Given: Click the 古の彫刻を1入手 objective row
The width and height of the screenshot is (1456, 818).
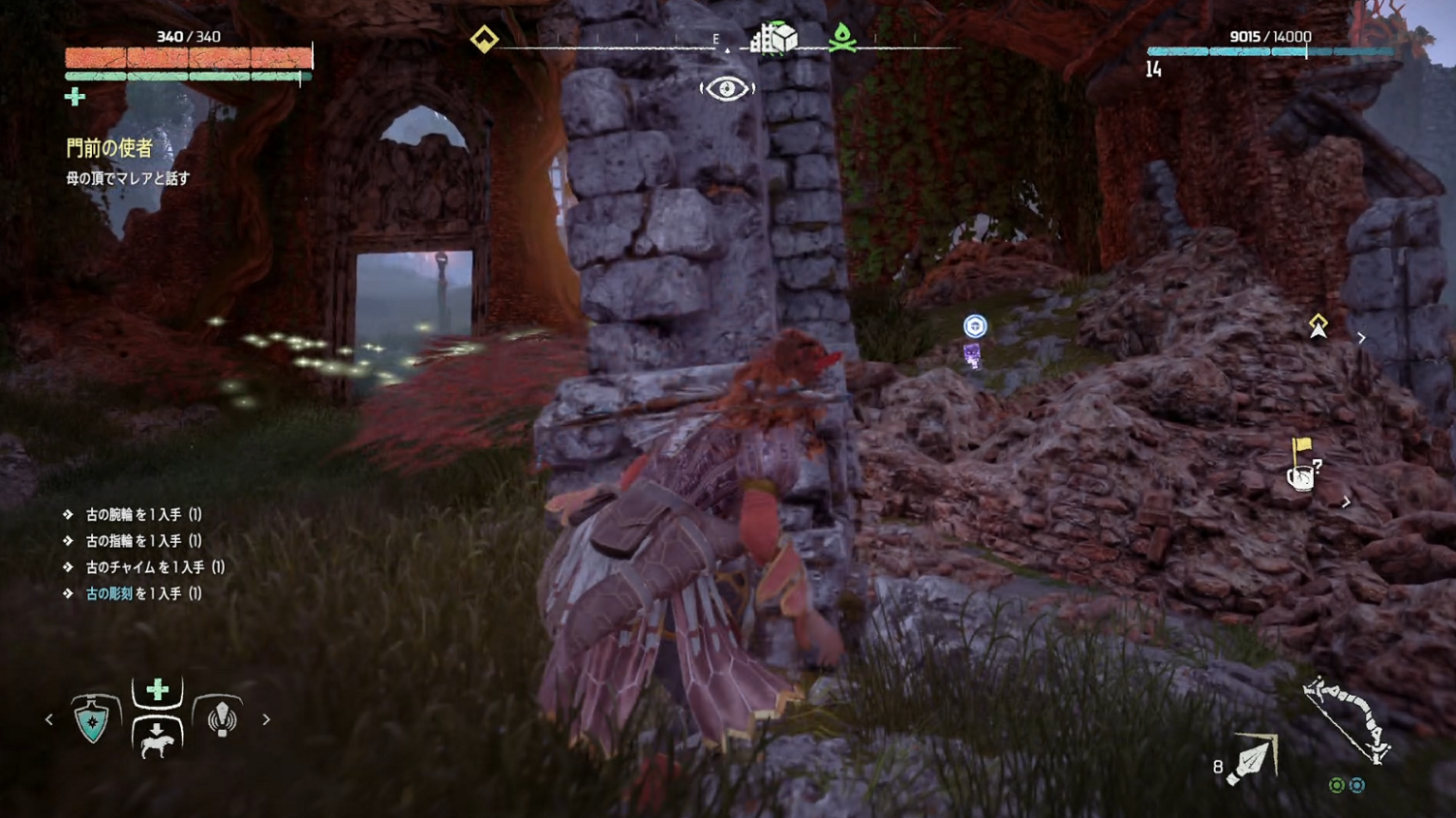Looking at the screenshot, I should [x=143, y=593].
